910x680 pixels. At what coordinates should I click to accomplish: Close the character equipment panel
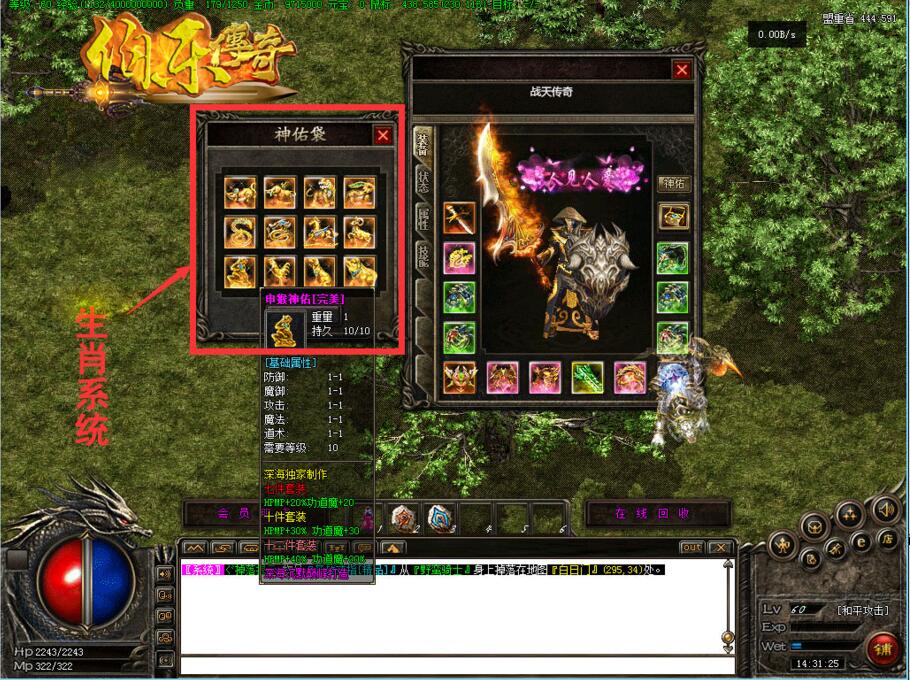click(x=682, y=70)
